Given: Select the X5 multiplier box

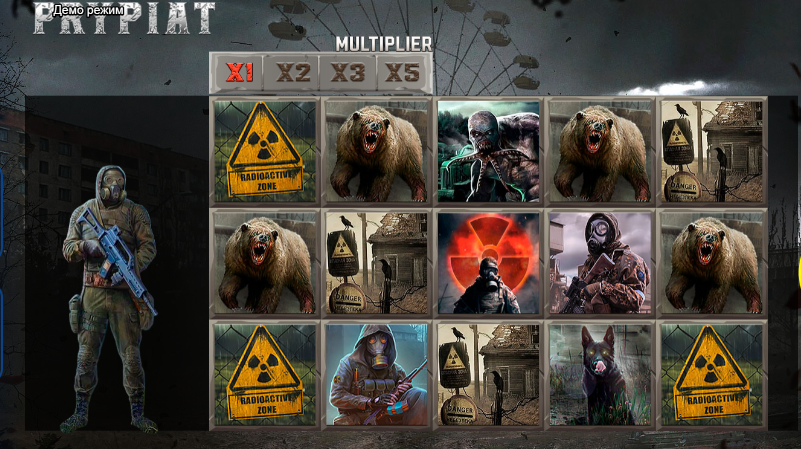Looking at the screenshot, I should [403, 72].
